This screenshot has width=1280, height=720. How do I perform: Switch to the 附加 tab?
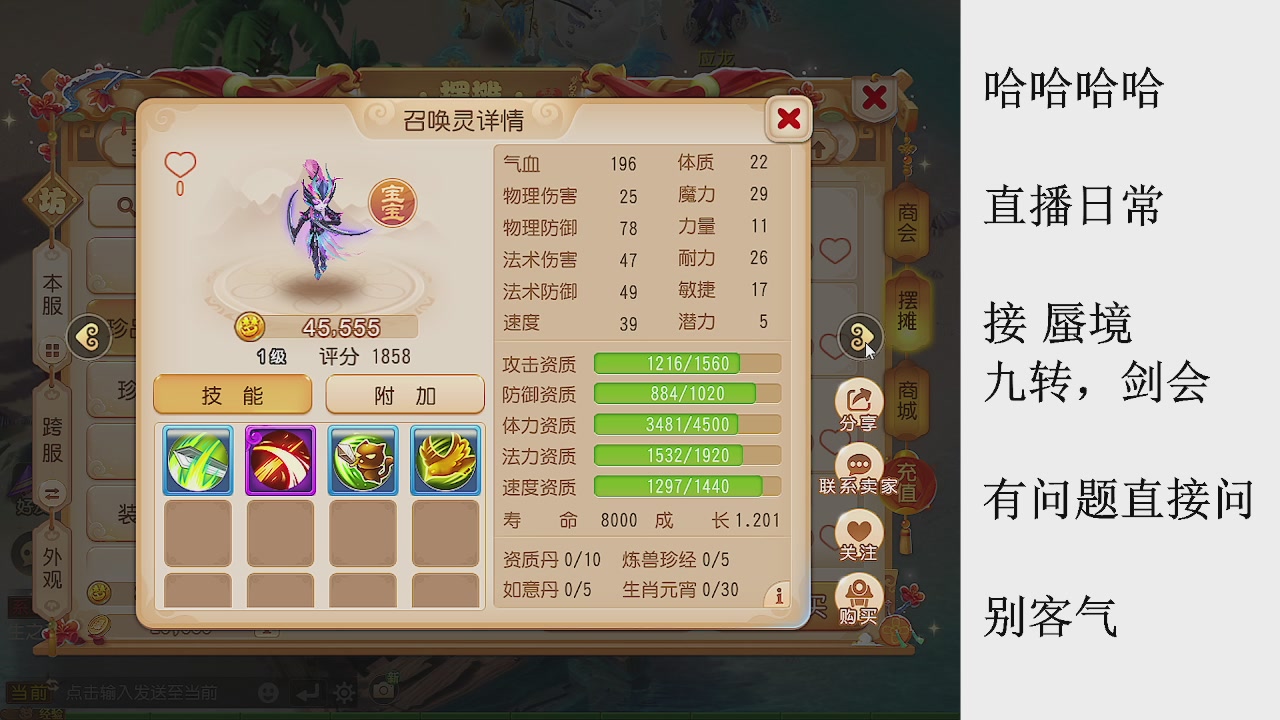(404, 394)
